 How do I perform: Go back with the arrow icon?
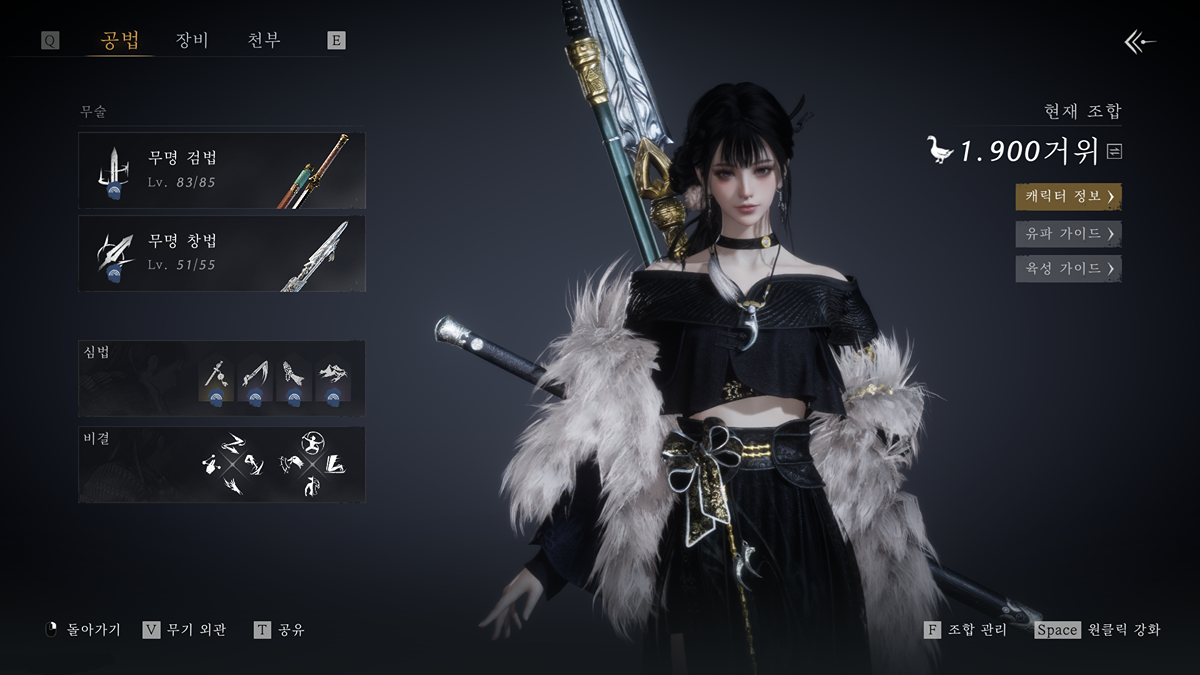click(1140, 41)
